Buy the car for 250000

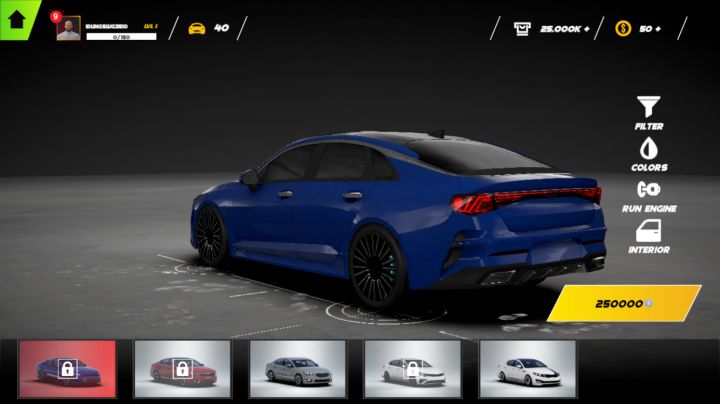pos(624,303)
